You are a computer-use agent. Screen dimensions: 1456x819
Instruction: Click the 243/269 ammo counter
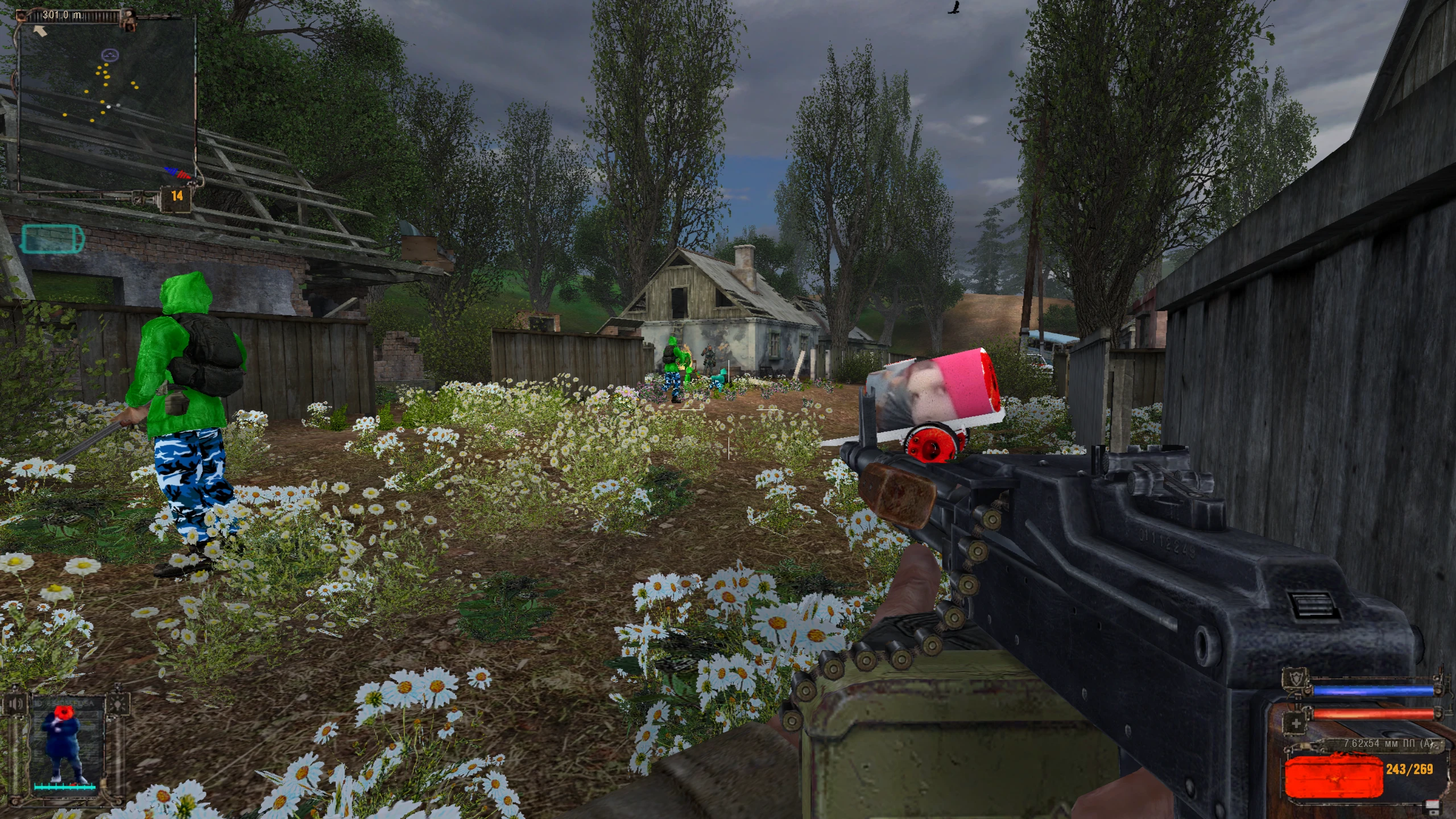[x=1410, y=770]
